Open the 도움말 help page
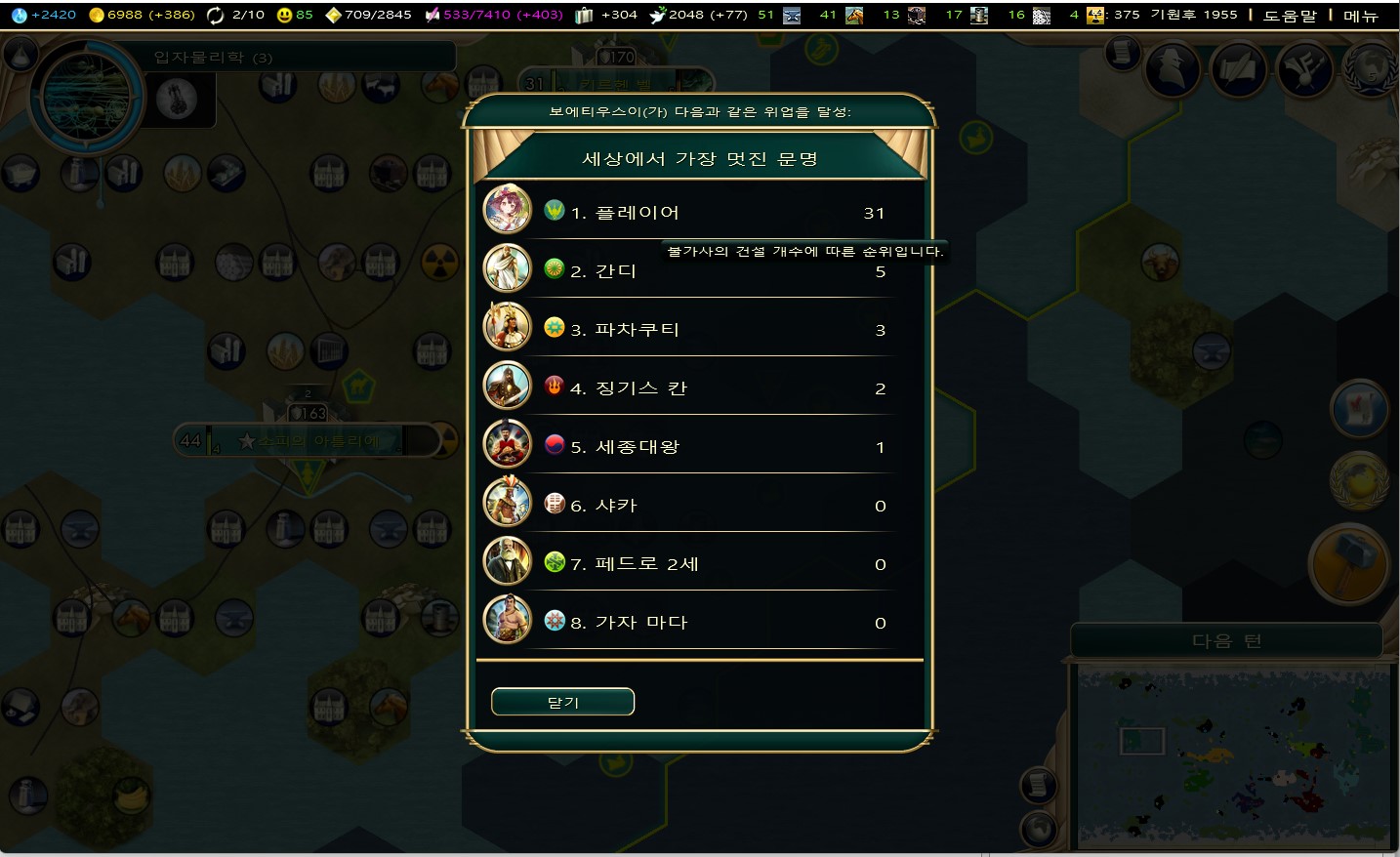The width and height of the screenshot is (1400, 857). click(x=1290, y=16)
